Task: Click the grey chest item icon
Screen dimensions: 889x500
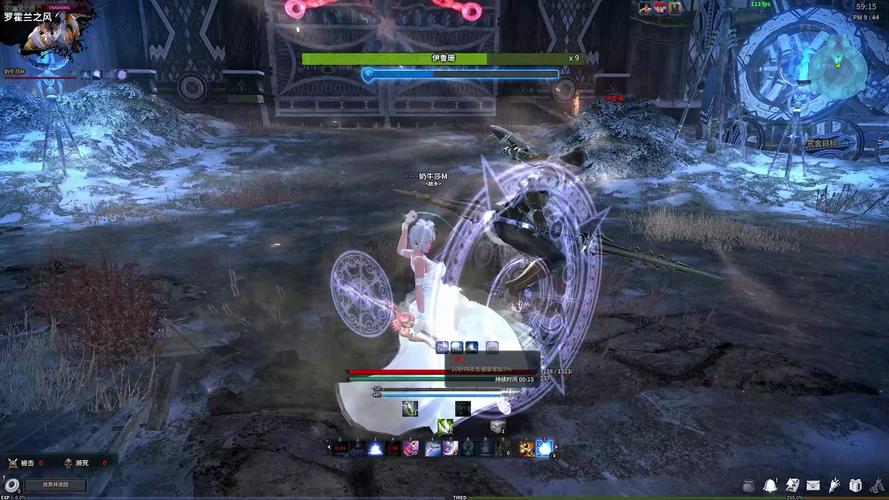Action: pyautogui.click(x=497, y=427)
